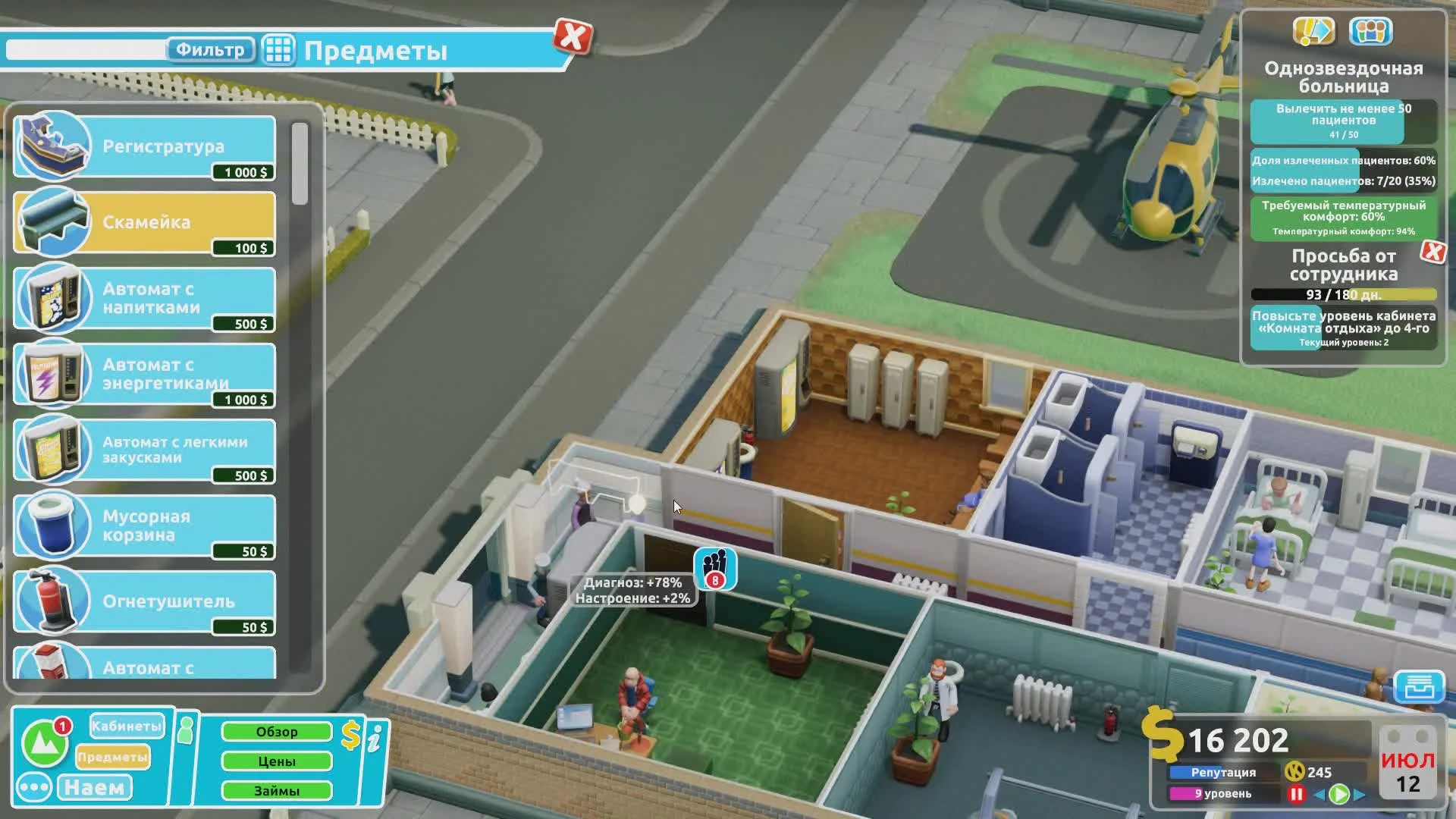Open the Займы loans panel

coord(277,789)
